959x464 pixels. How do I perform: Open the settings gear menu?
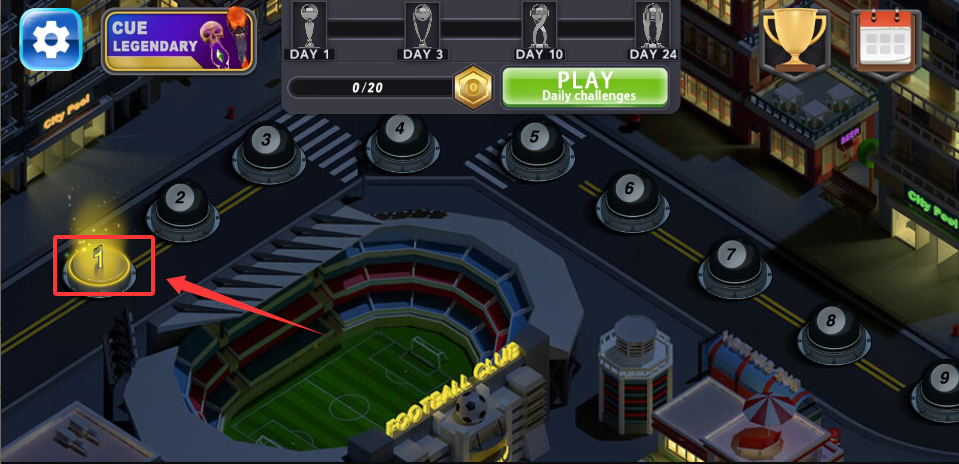50,39
